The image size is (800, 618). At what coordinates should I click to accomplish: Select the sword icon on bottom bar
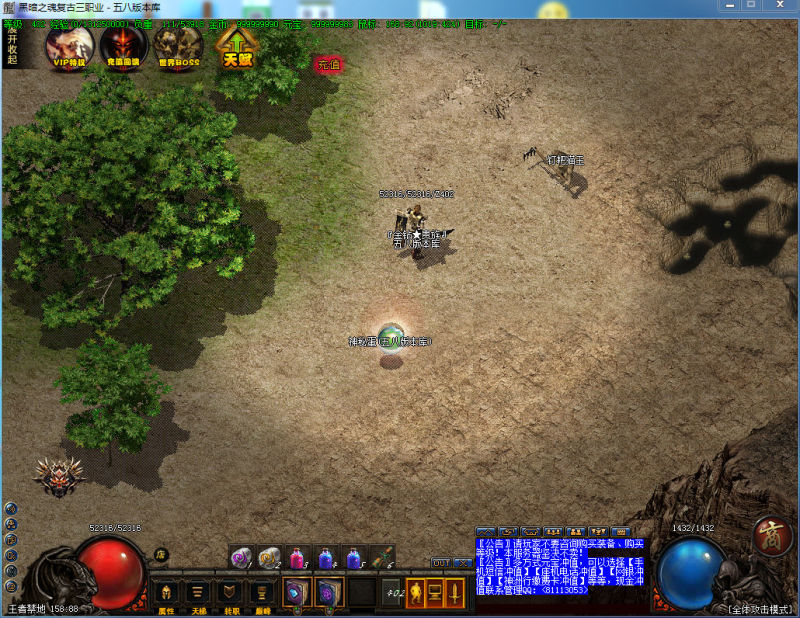click(x=455, y=592)
